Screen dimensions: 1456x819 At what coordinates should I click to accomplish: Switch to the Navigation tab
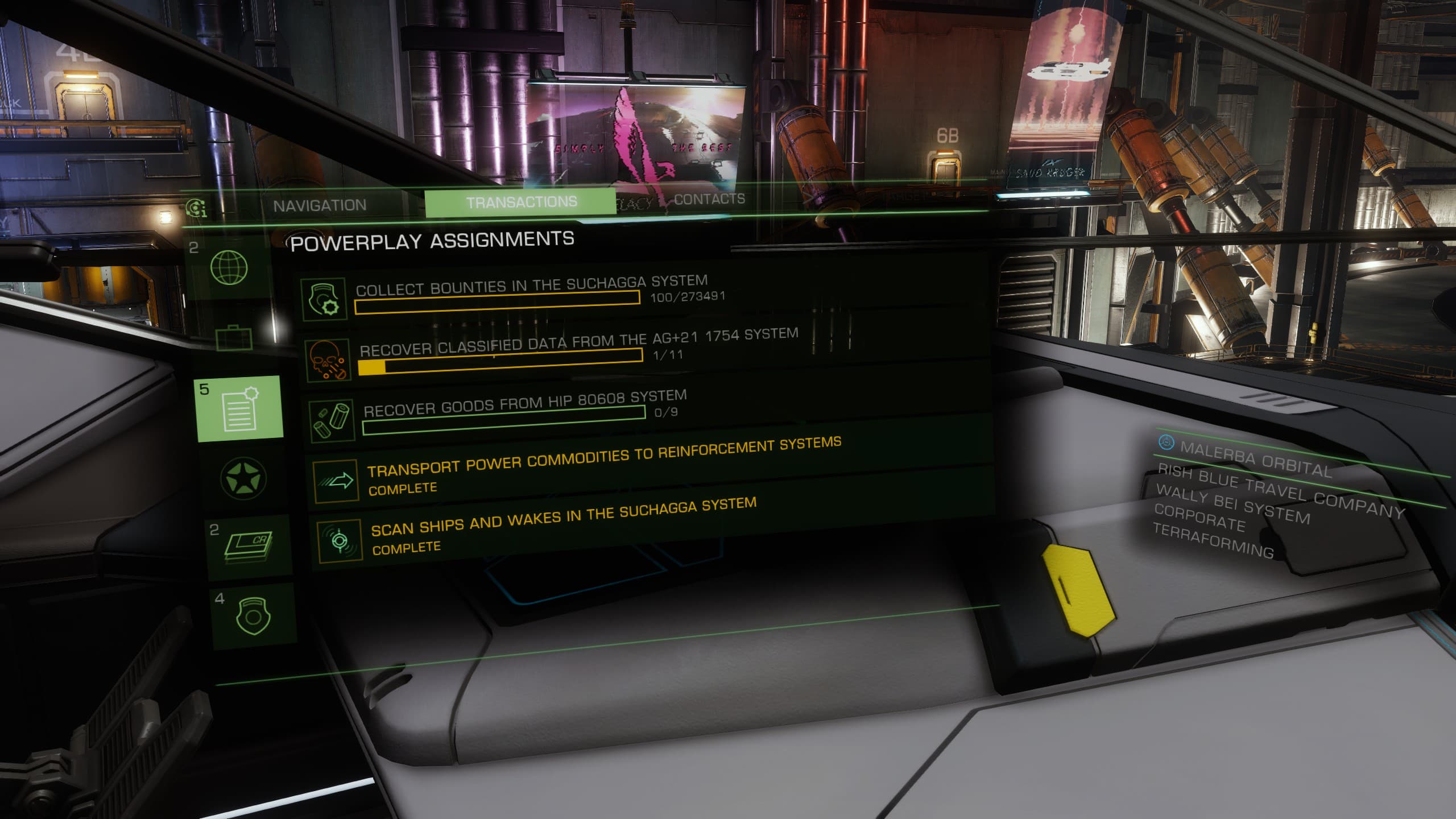[320, 205]
